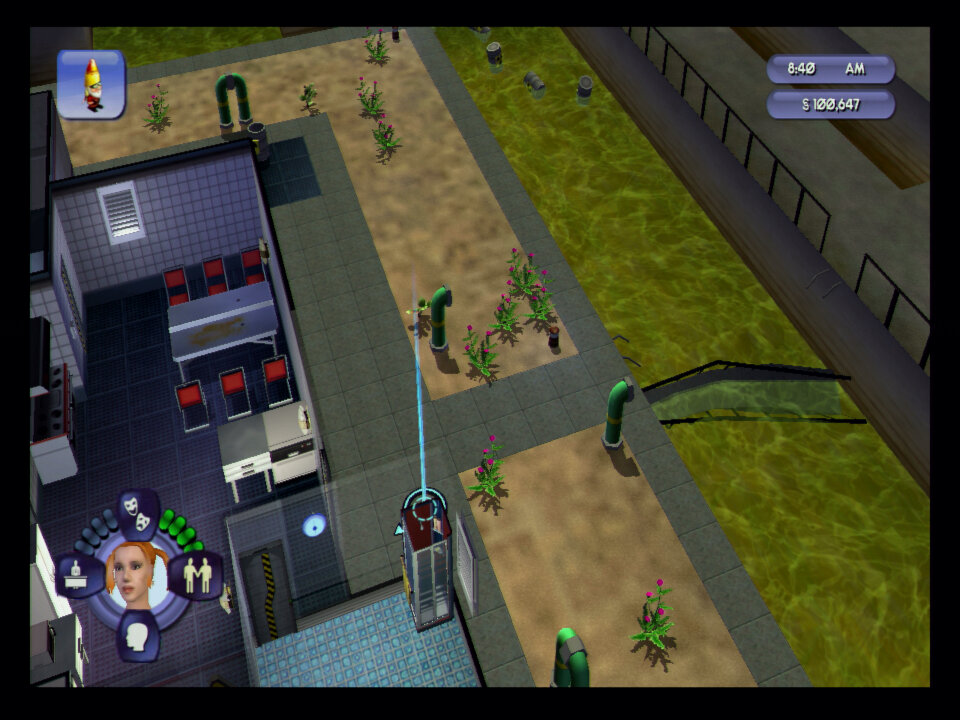Open the career panel with desk icon
Screen dimensions: 960x720
78,575
